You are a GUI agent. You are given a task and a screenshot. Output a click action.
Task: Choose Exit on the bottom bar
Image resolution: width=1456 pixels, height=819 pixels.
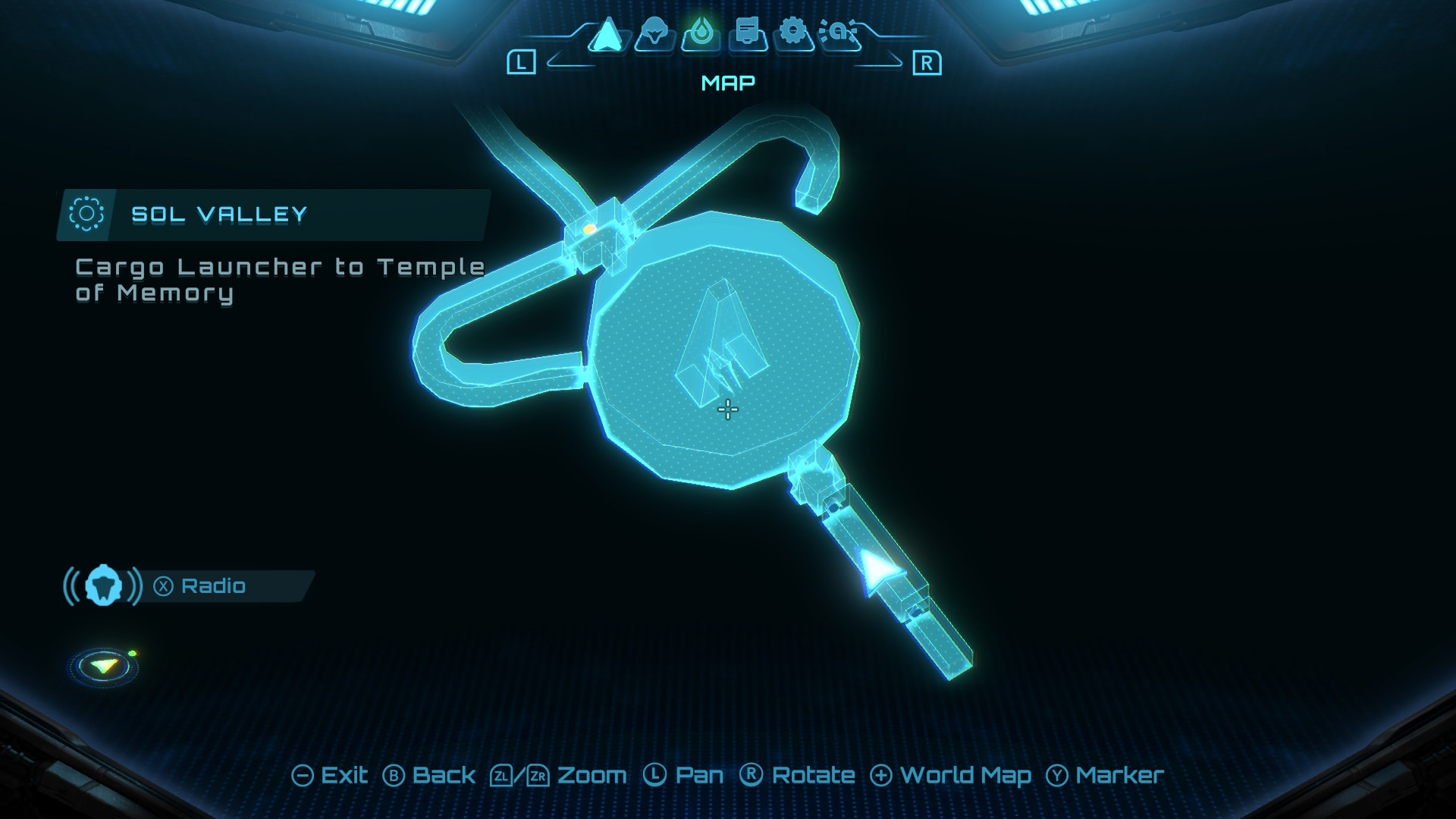click(330, 775)
